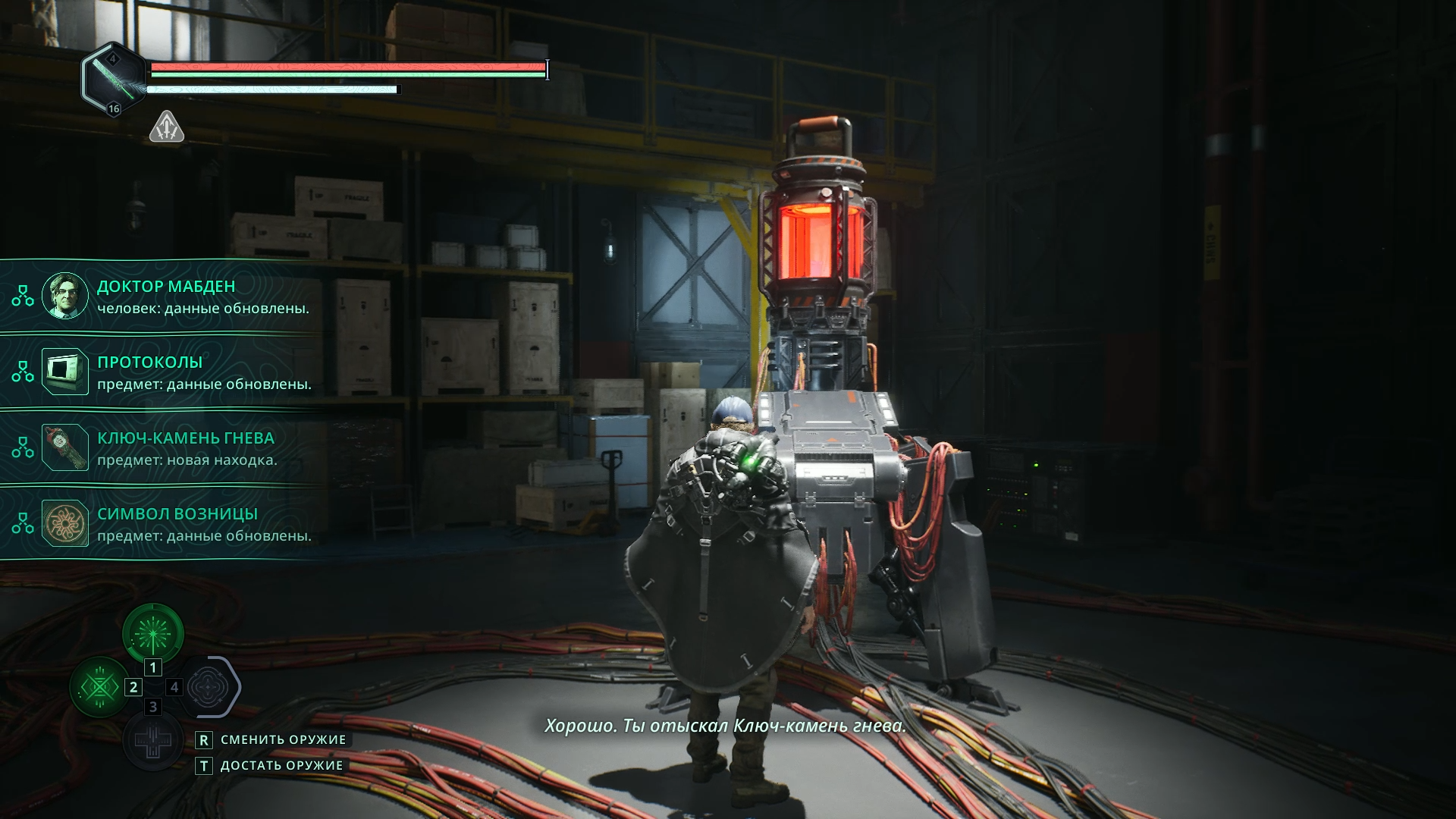1456x819 pixels.
Task: Click the Ключ-камень гнева item thumbnail
Action: (x=65, y=447)
